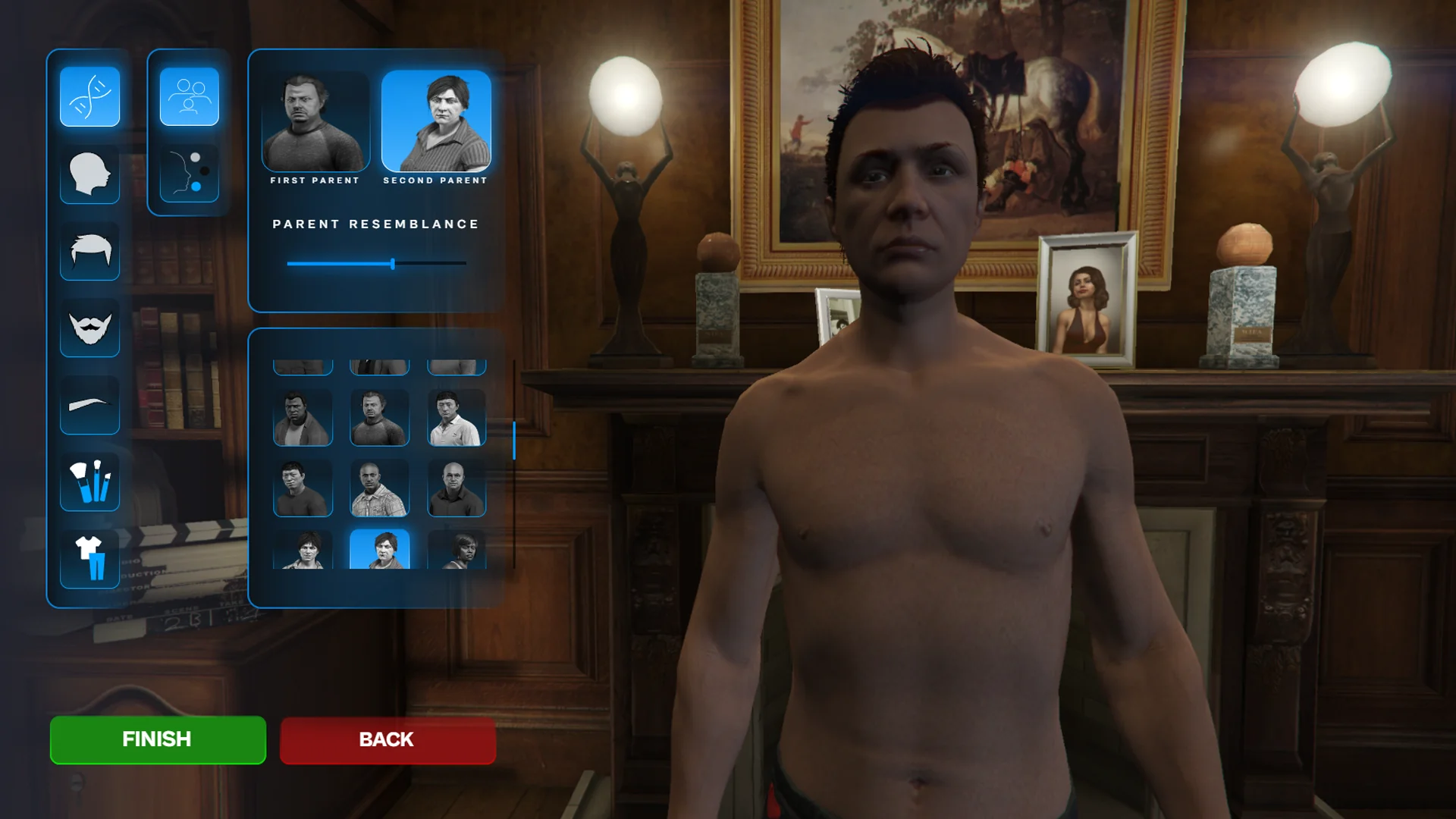Pick the man in the white polo shirt
The image size is (1456, 819).
(456, 418)
